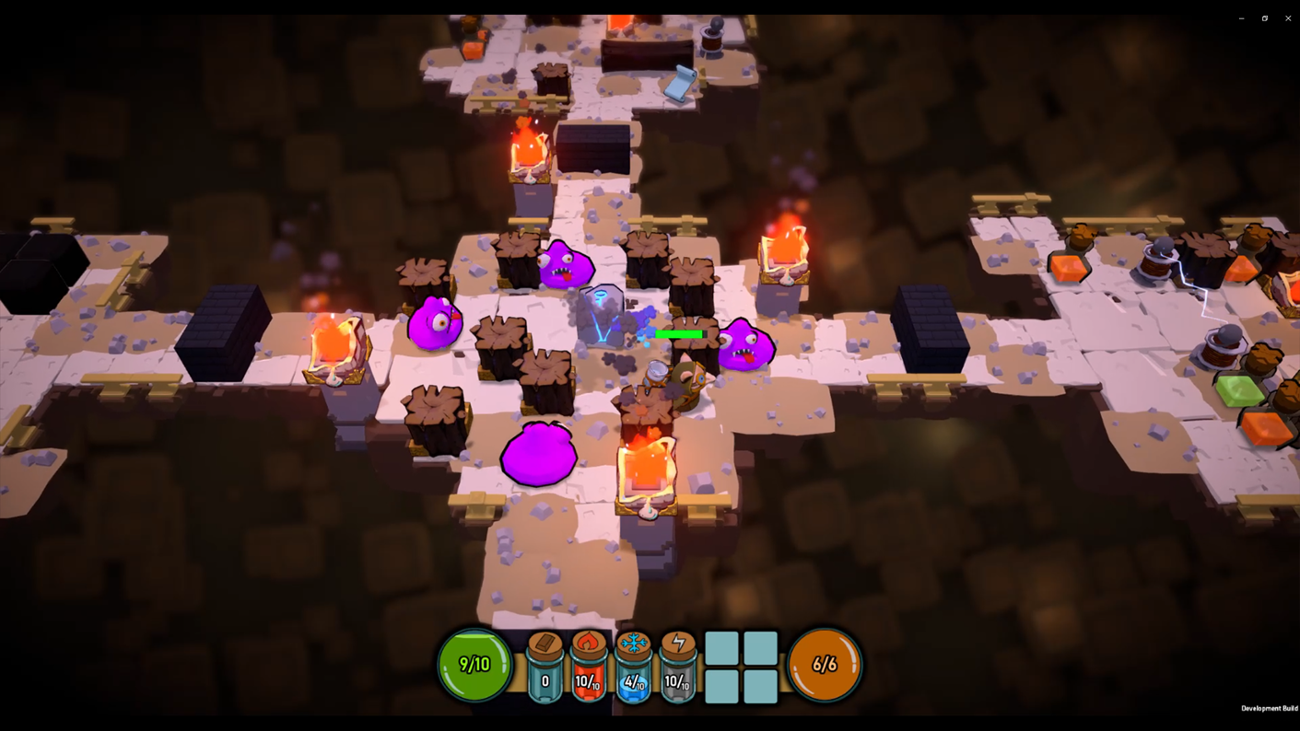This screenshot has width=1300, height=731.
Task: Select the hooded hero character
Action: 686,385
